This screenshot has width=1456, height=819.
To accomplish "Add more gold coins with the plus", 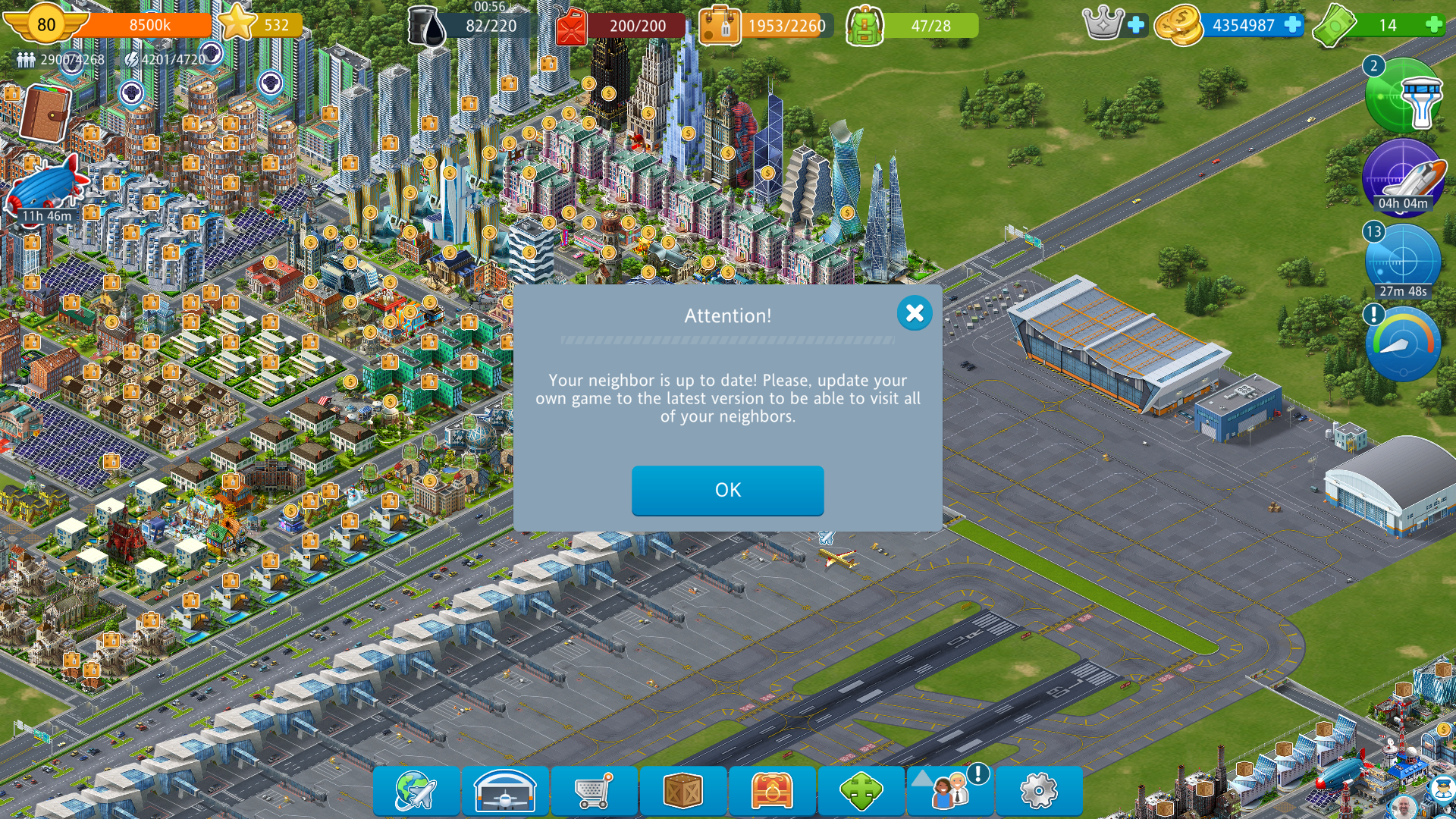I will click(1293, 25).
